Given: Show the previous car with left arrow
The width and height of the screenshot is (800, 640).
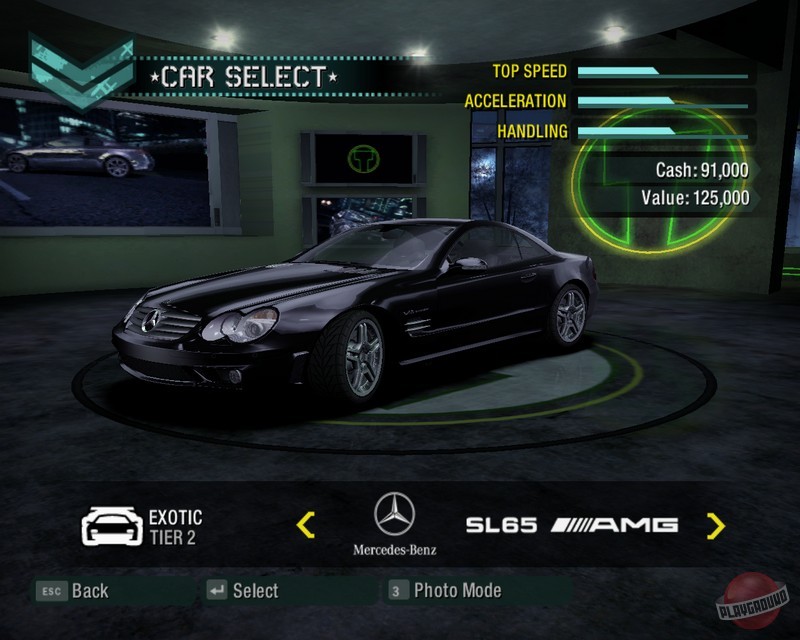Looking at the screenshot, I should 307,524.
